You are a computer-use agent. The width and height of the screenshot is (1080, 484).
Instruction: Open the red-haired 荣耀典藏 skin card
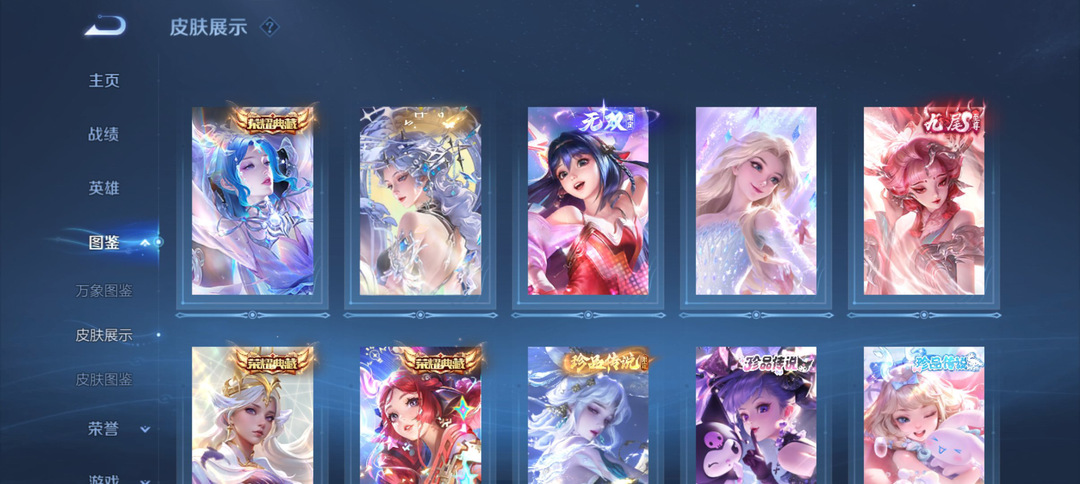[420, 415]
